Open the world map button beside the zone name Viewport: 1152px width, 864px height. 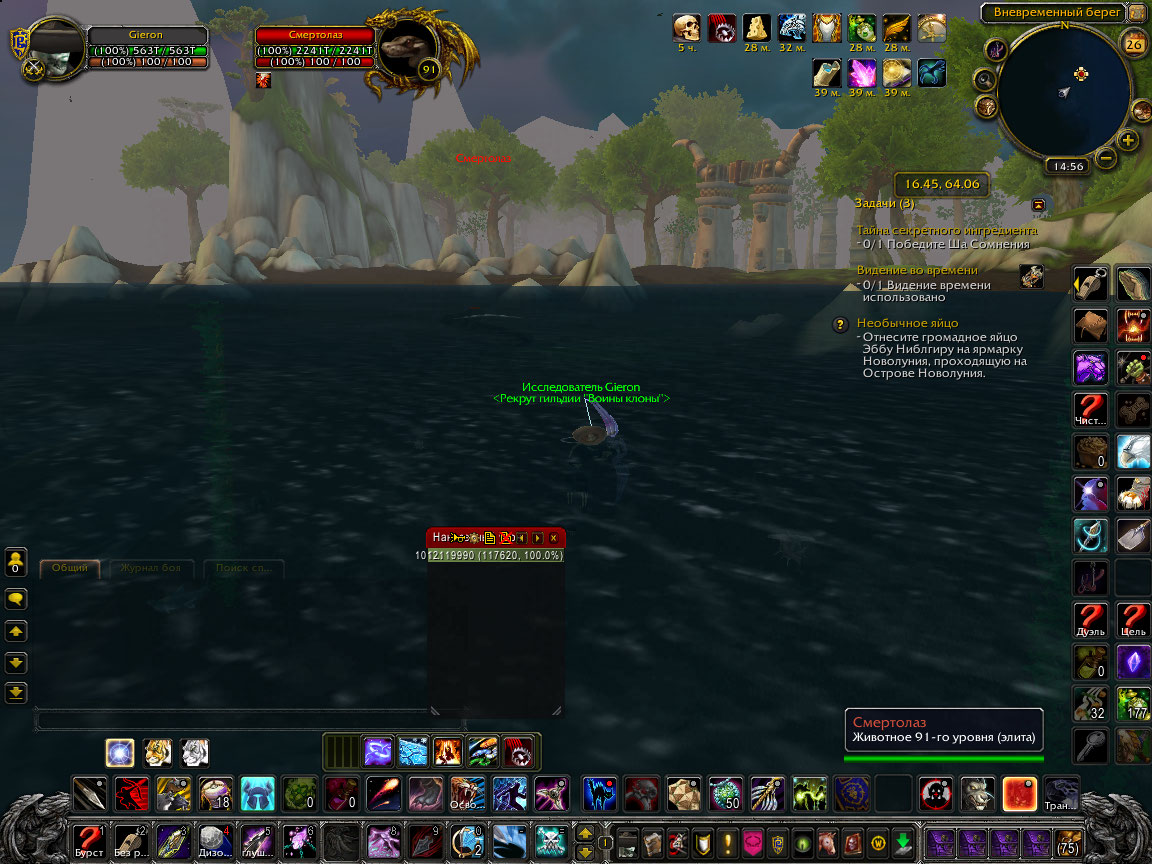tap(1137, 13)
